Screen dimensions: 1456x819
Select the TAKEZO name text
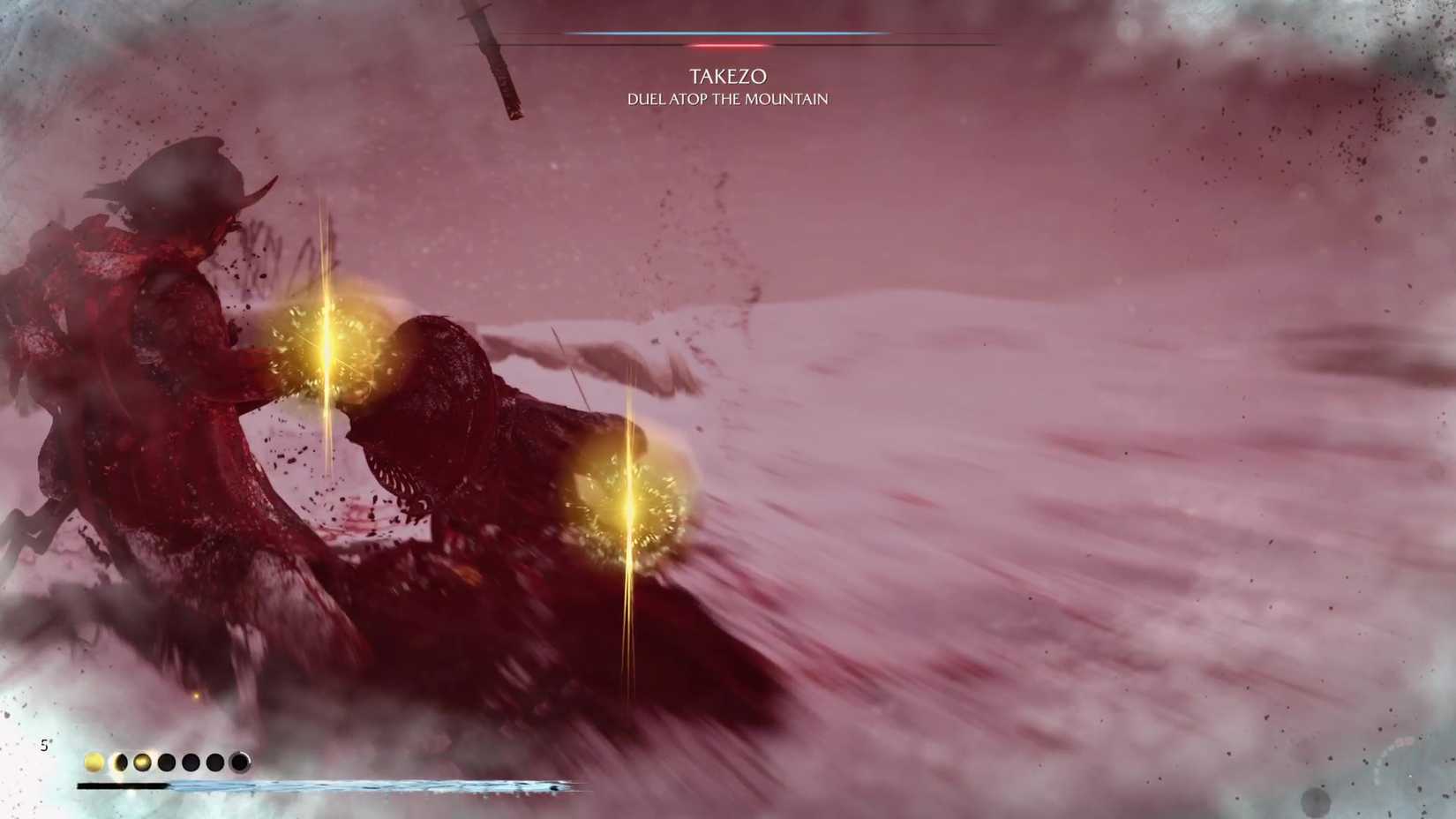click(729, 76)
